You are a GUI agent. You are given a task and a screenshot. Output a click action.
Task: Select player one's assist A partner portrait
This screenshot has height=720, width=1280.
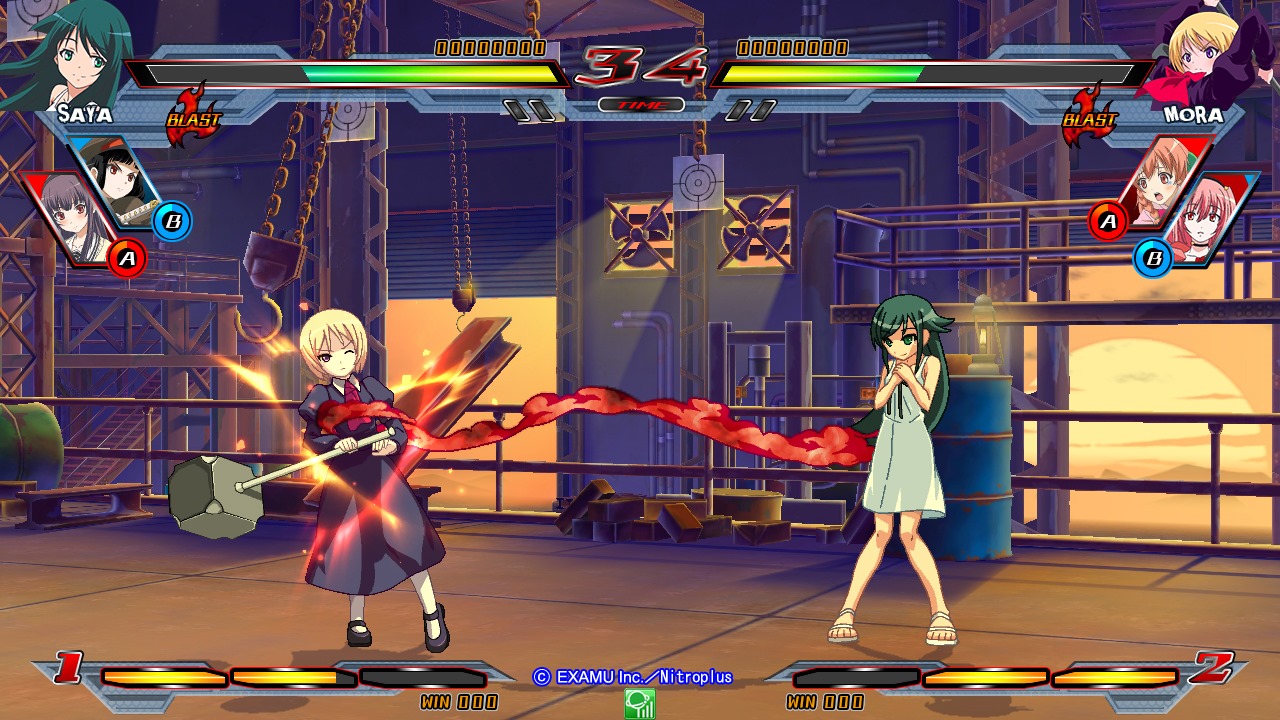pyautogui.click(x=72, y=218)
